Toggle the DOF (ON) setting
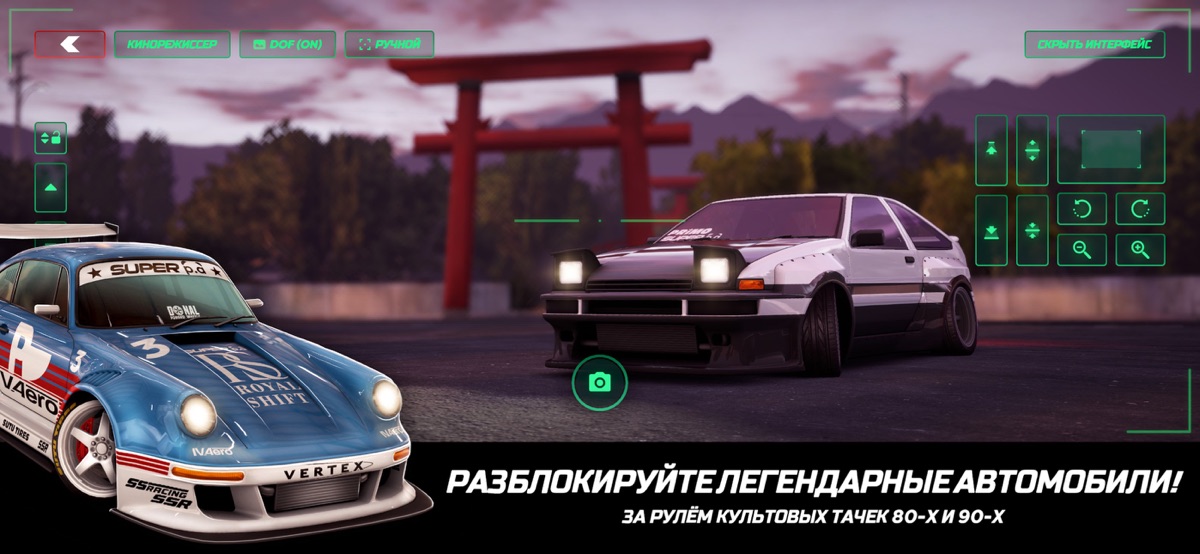Viewport: 1200px width, 554px height. pos(287,44)
